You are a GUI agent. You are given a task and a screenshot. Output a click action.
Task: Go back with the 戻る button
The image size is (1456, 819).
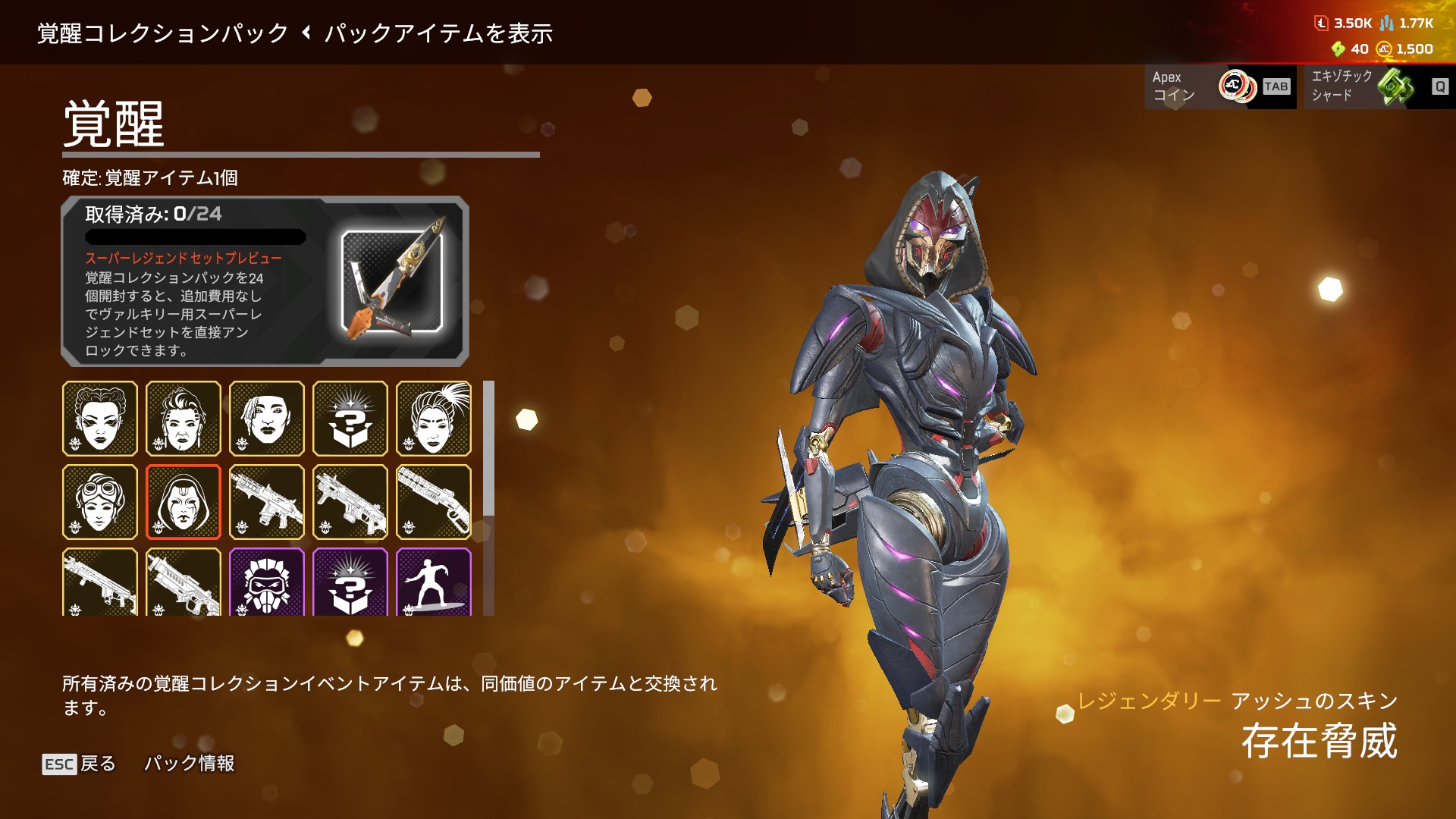pos(79,764)
